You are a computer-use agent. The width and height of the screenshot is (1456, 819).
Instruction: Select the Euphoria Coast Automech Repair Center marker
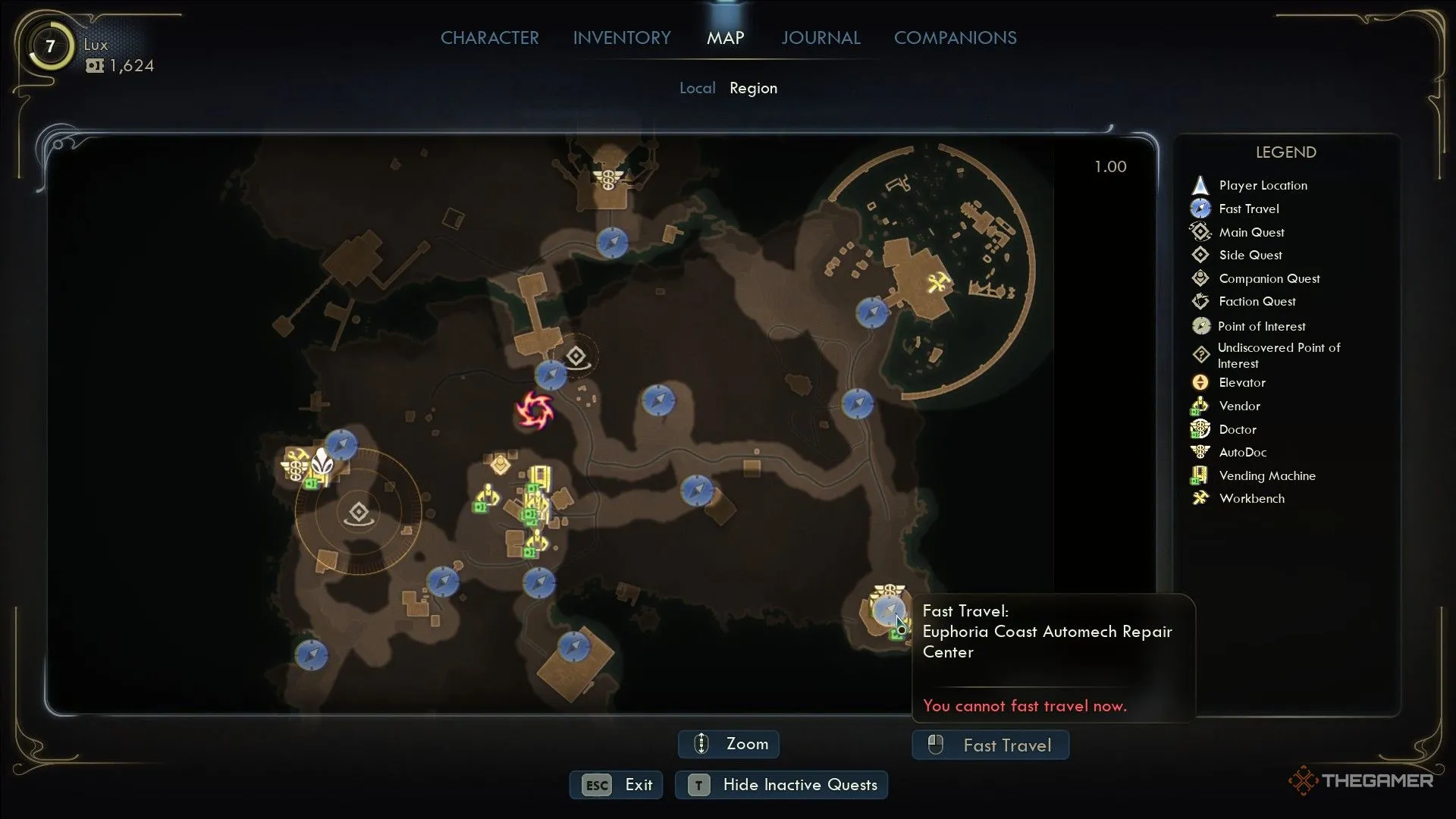click(887, 610)
